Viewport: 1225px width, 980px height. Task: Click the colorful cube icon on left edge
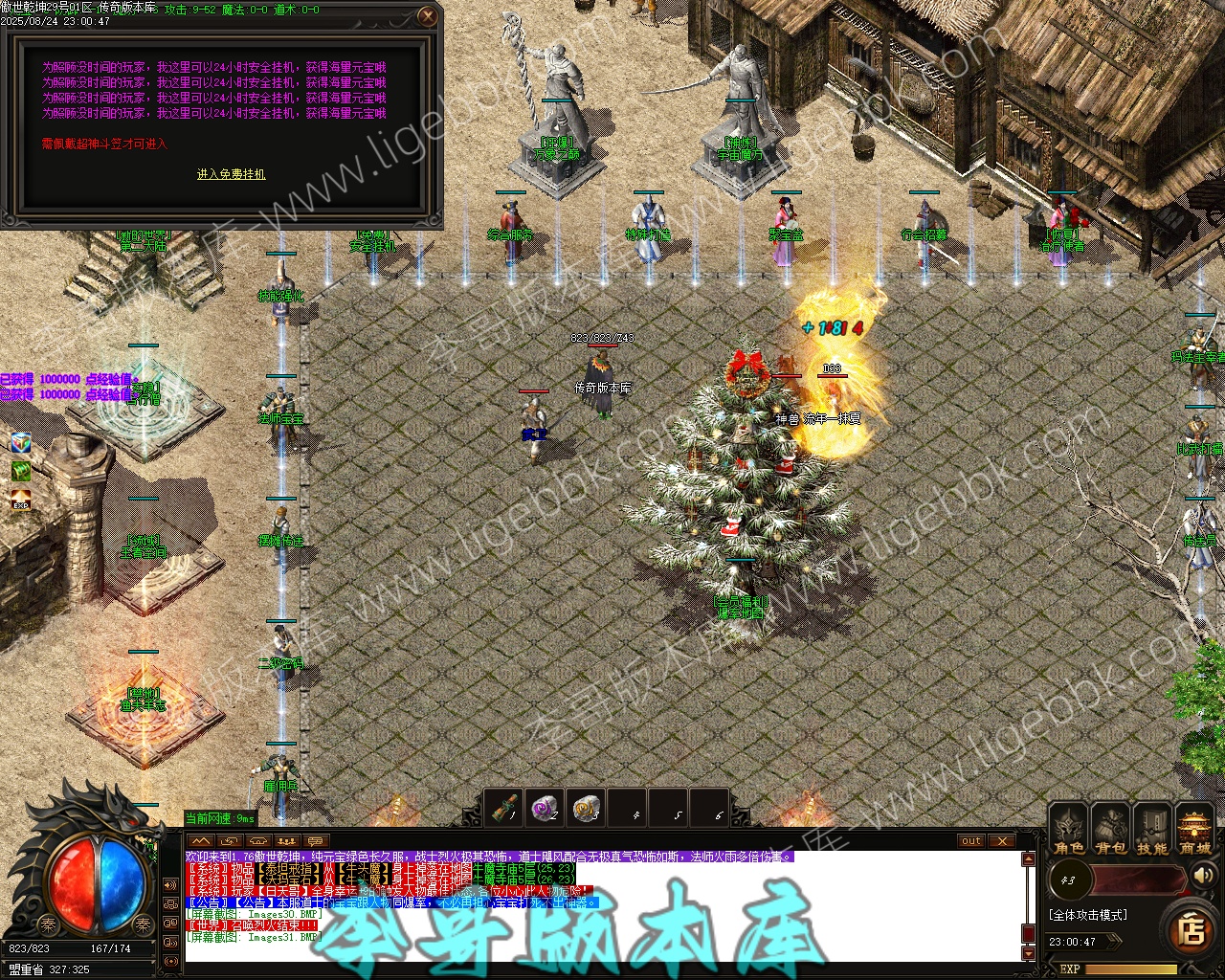[21, 442]
